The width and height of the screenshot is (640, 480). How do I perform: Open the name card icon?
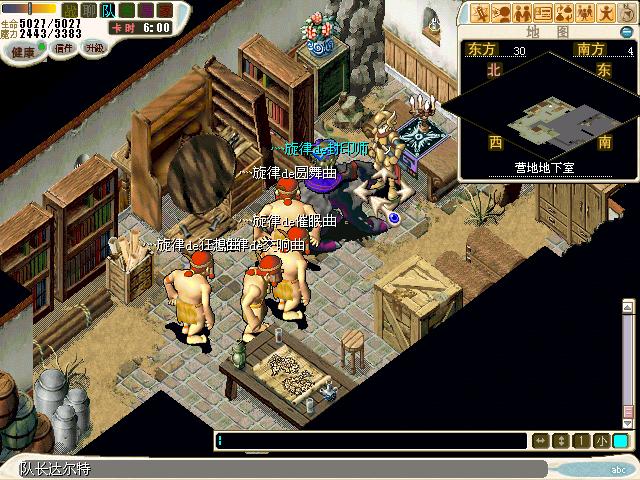(x=543, y=13)
